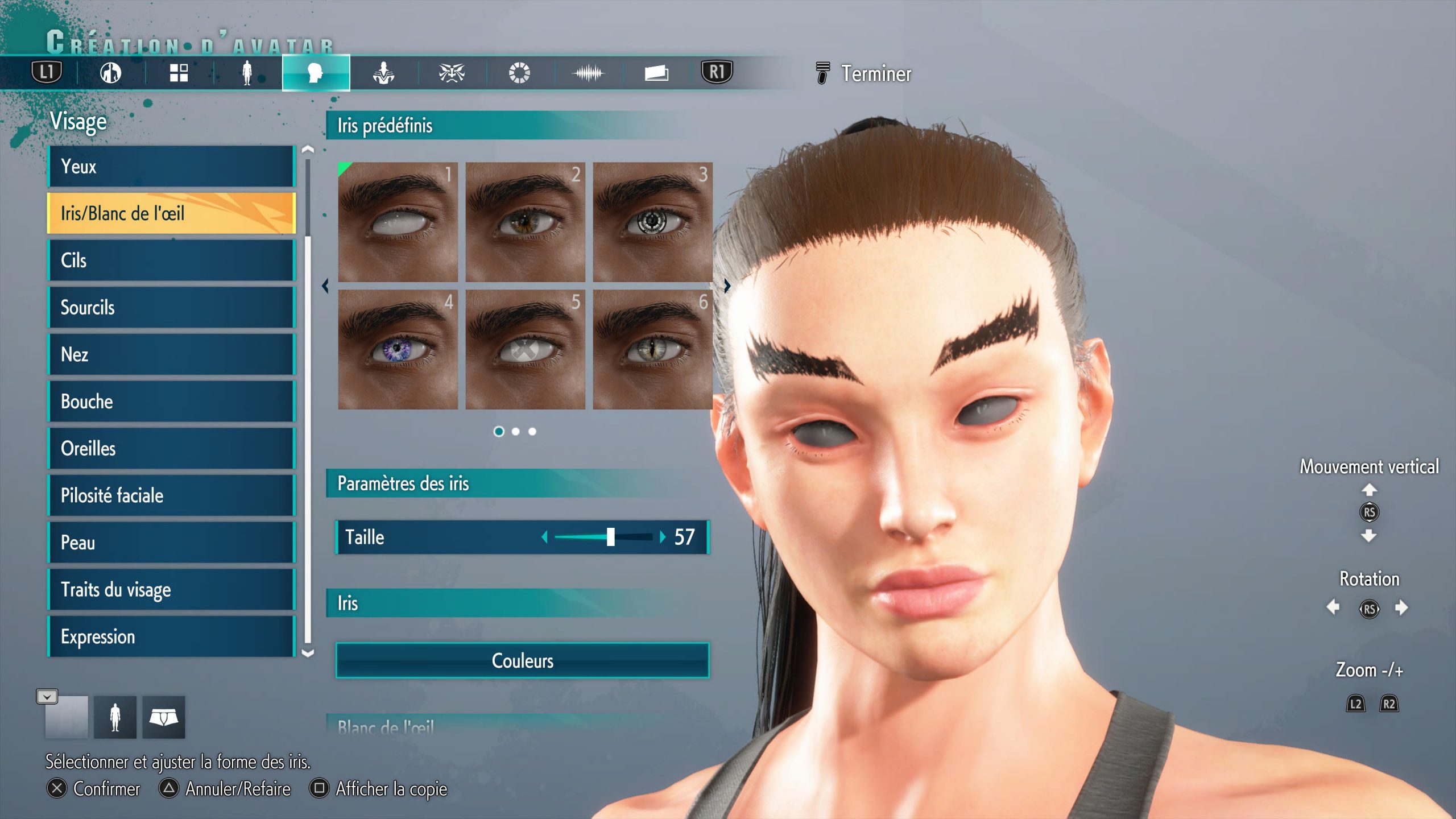Select the Cils menu entry
The image size is (1456, 819).
click(x=171, y=260)
